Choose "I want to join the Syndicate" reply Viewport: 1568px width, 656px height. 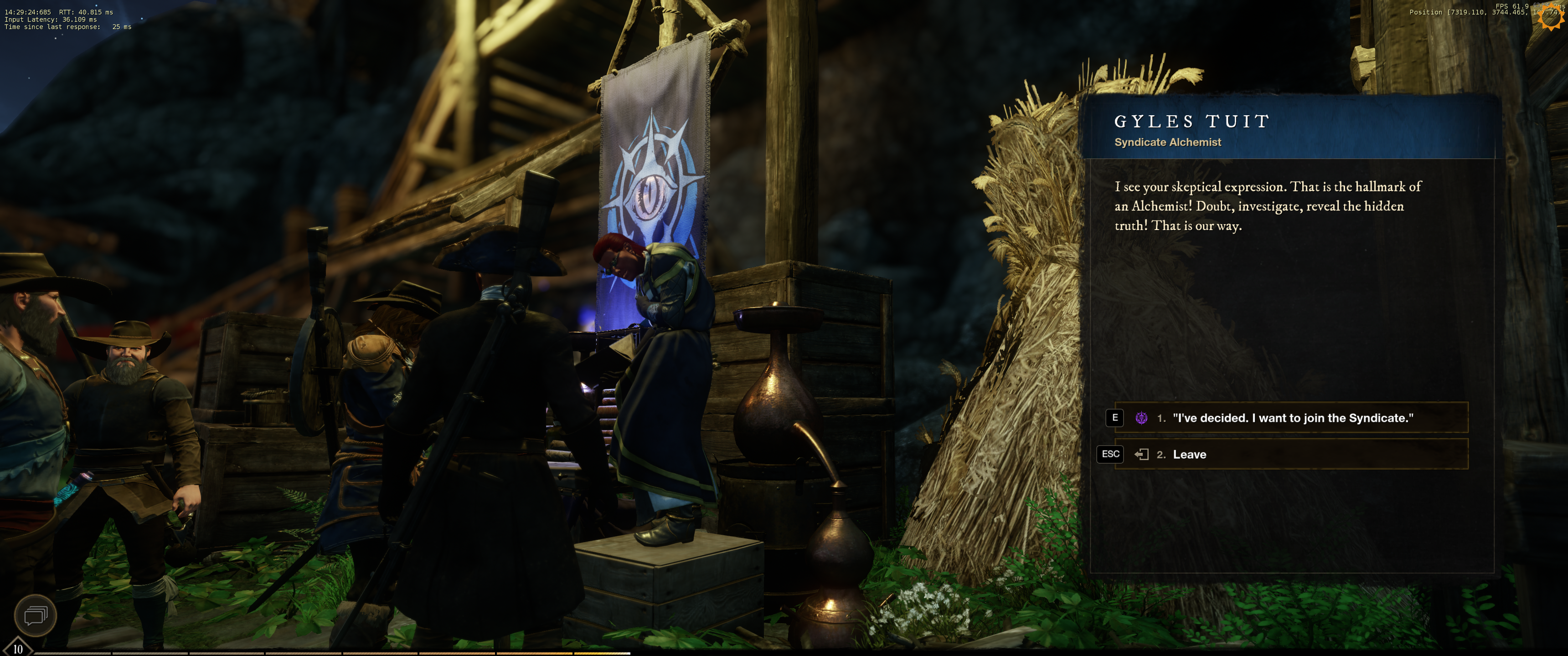click(1292, 418)
